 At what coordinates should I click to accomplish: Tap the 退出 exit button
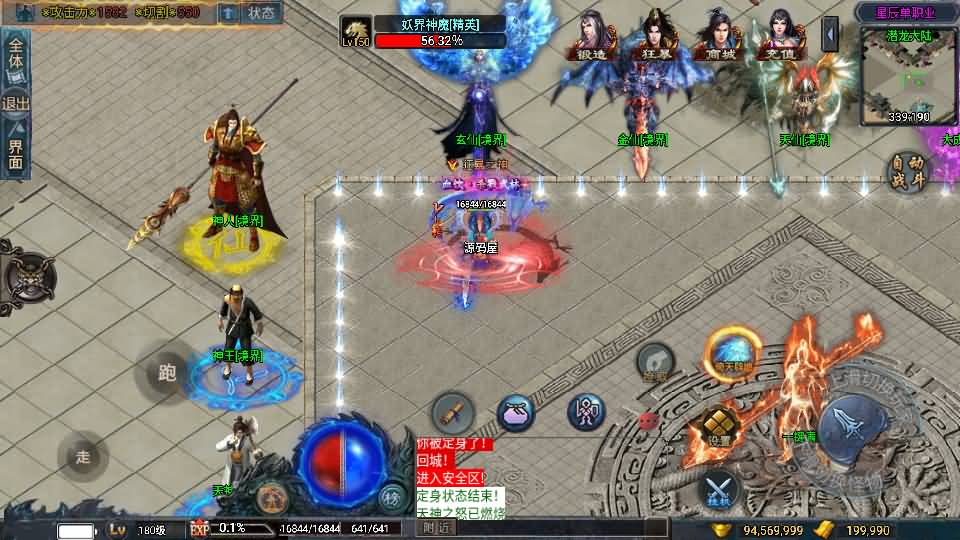coord(17,103)
